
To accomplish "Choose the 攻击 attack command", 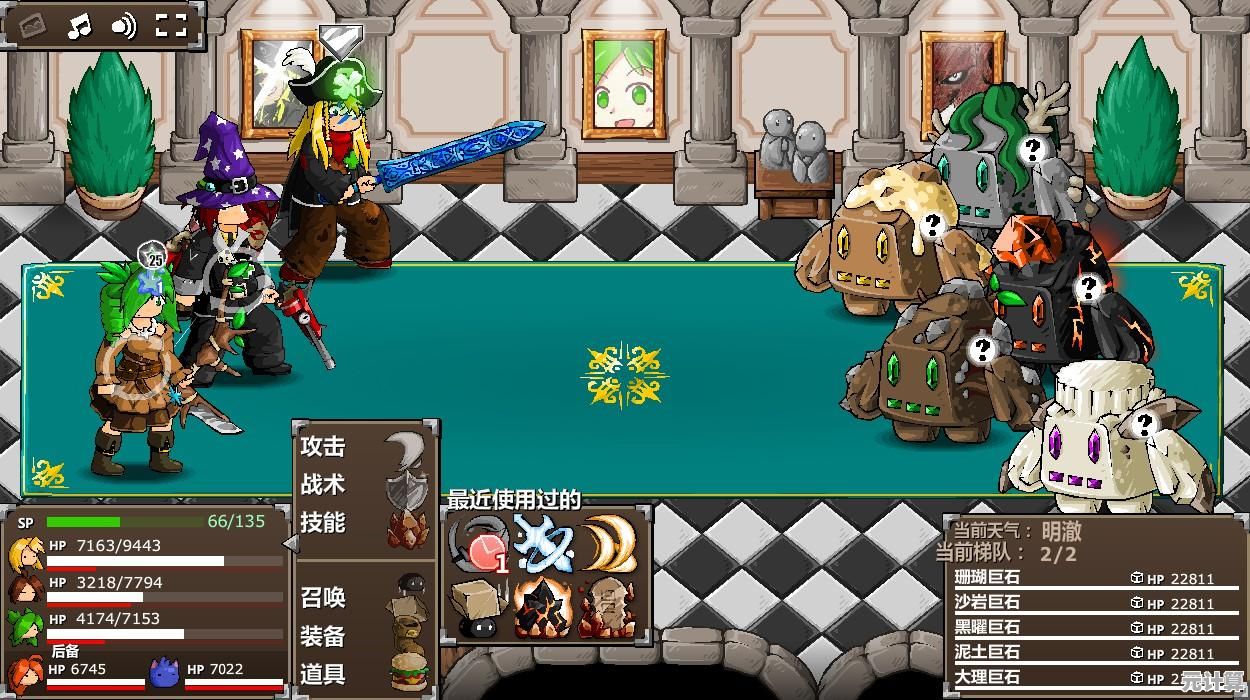I will coord(324,447).
